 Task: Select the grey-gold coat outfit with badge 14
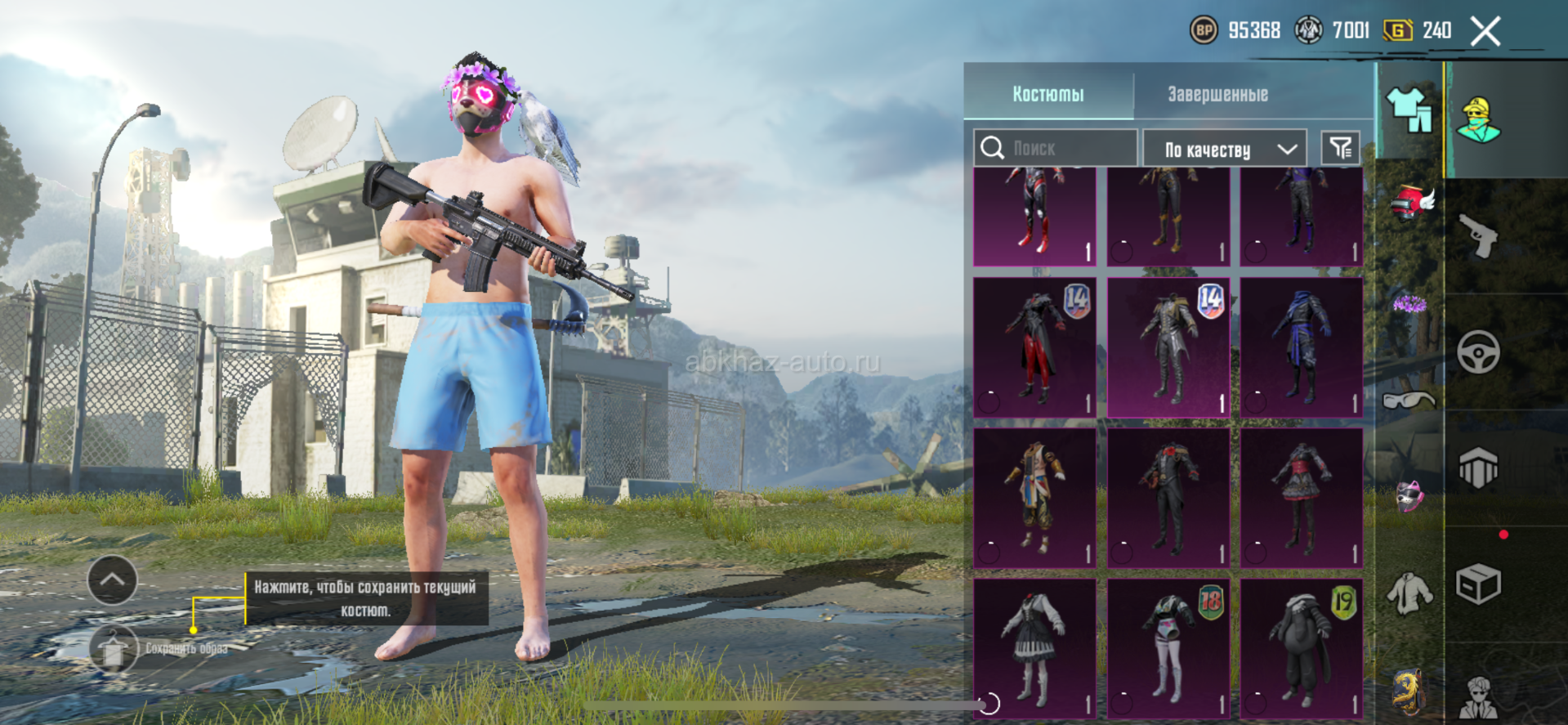click(1168, 348)
